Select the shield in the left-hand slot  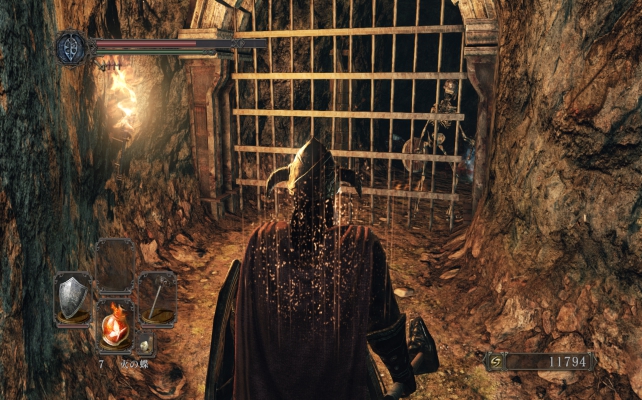click(x=73, y=297)
